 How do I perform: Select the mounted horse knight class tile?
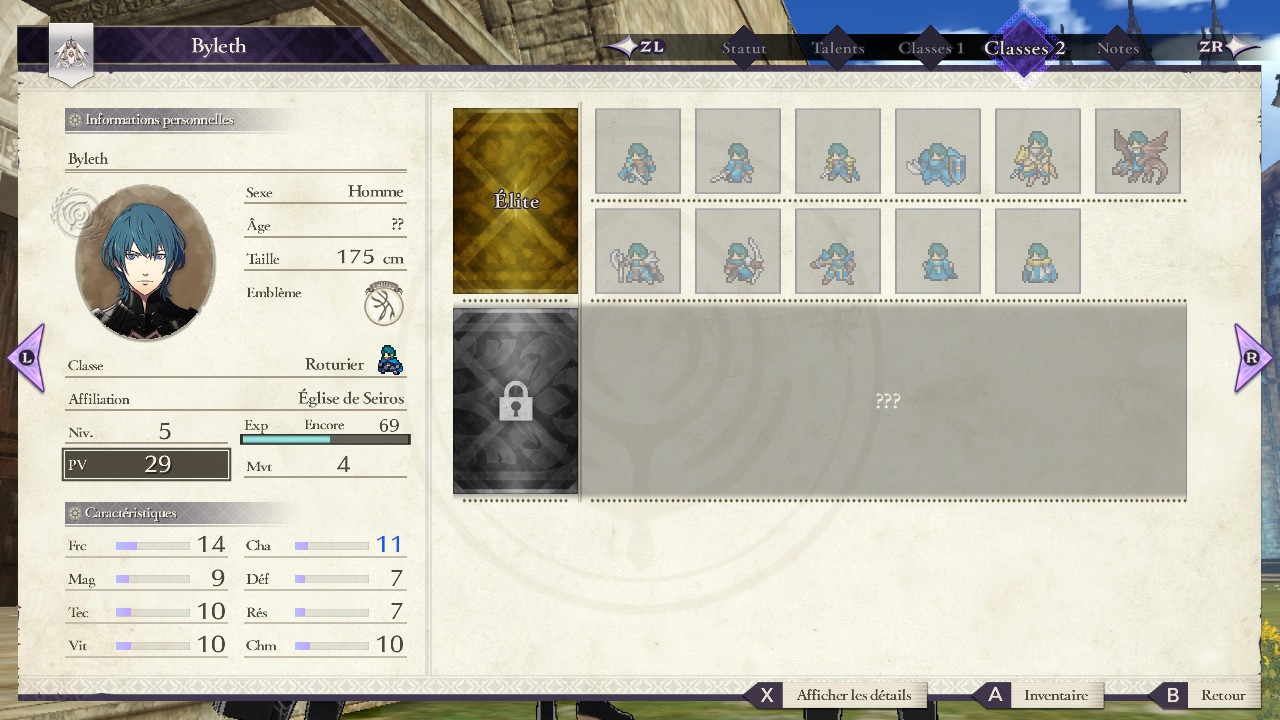[x=1037, y=151]
